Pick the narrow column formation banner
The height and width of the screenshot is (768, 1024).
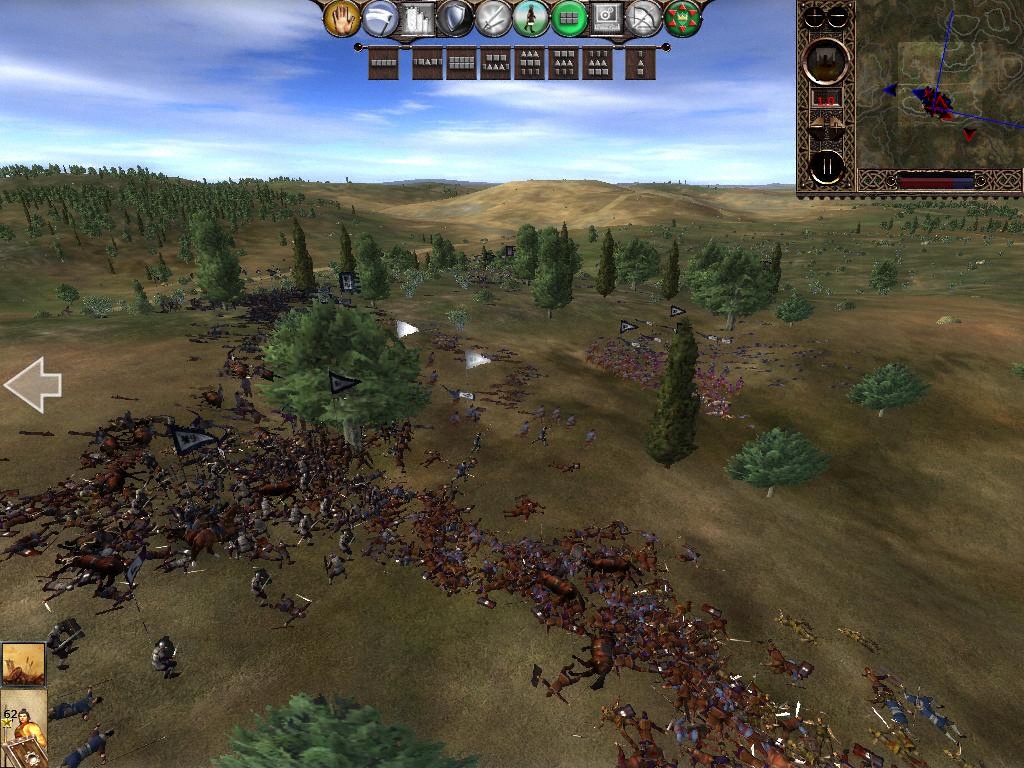coord(640,64)
